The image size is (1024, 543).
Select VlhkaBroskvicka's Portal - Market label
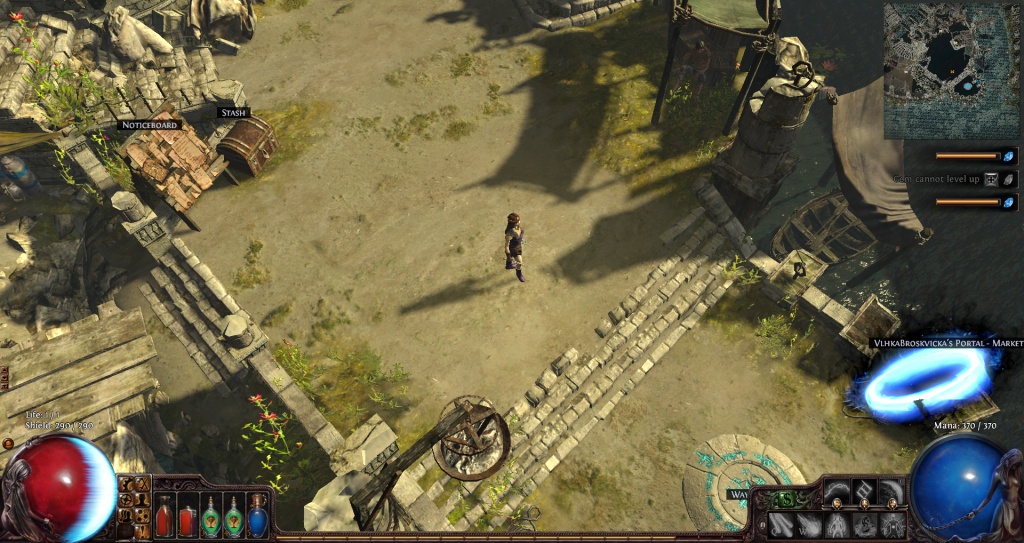(948, 343)
